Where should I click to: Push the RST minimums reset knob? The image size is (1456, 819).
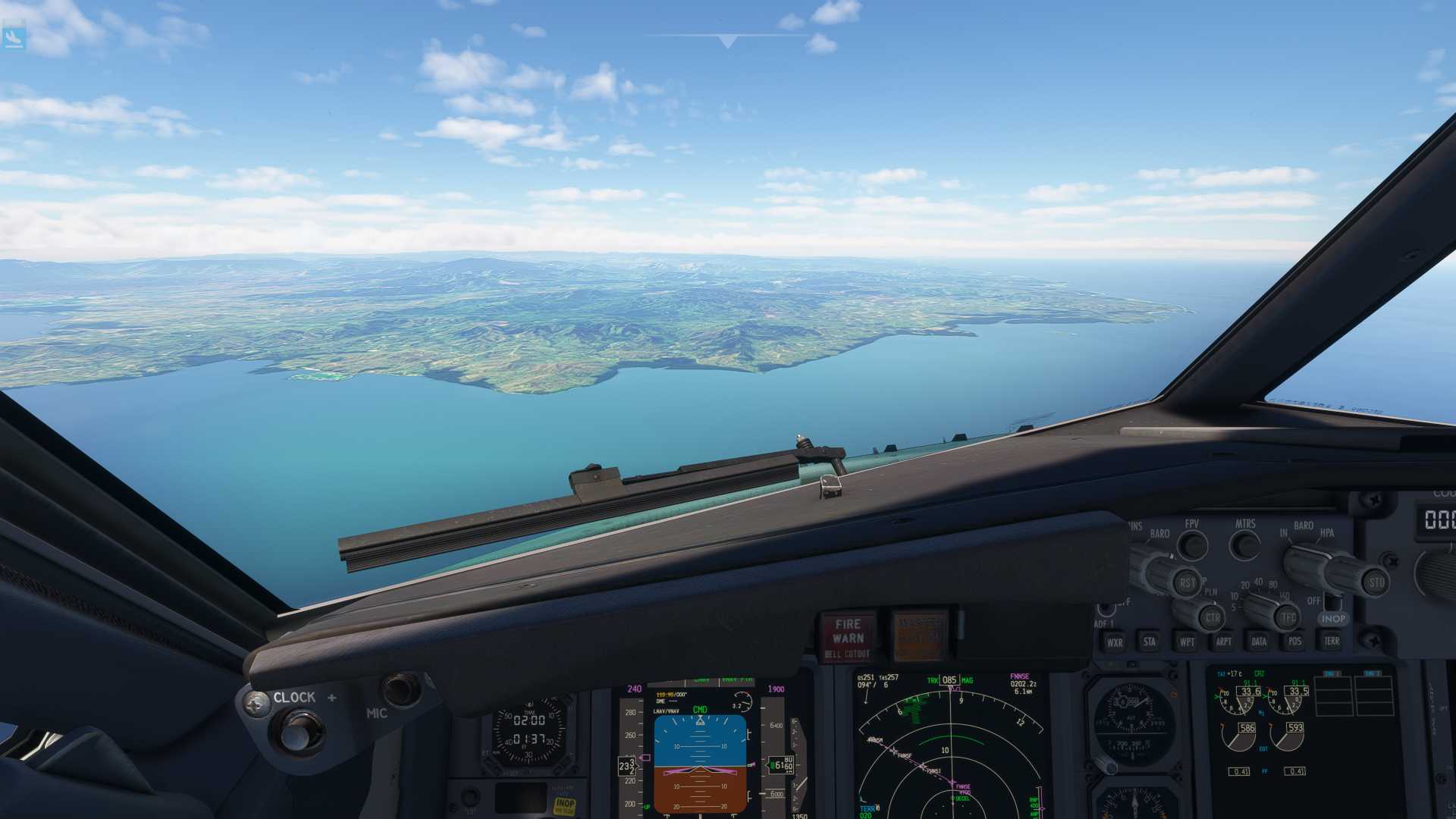click(1188, 582)
